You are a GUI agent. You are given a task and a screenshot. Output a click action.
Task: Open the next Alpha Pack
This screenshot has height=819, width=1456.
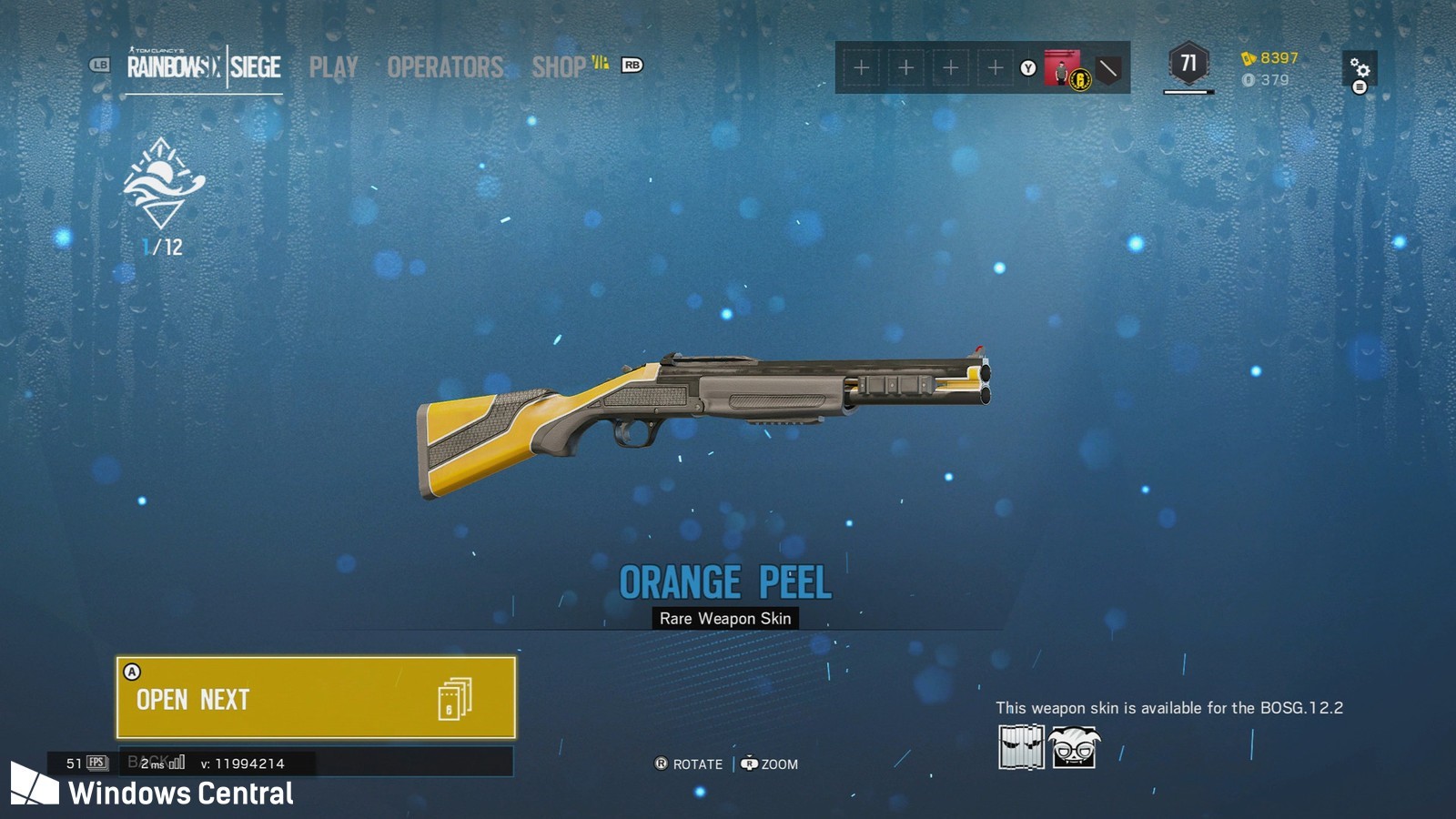tap(316, 698)
